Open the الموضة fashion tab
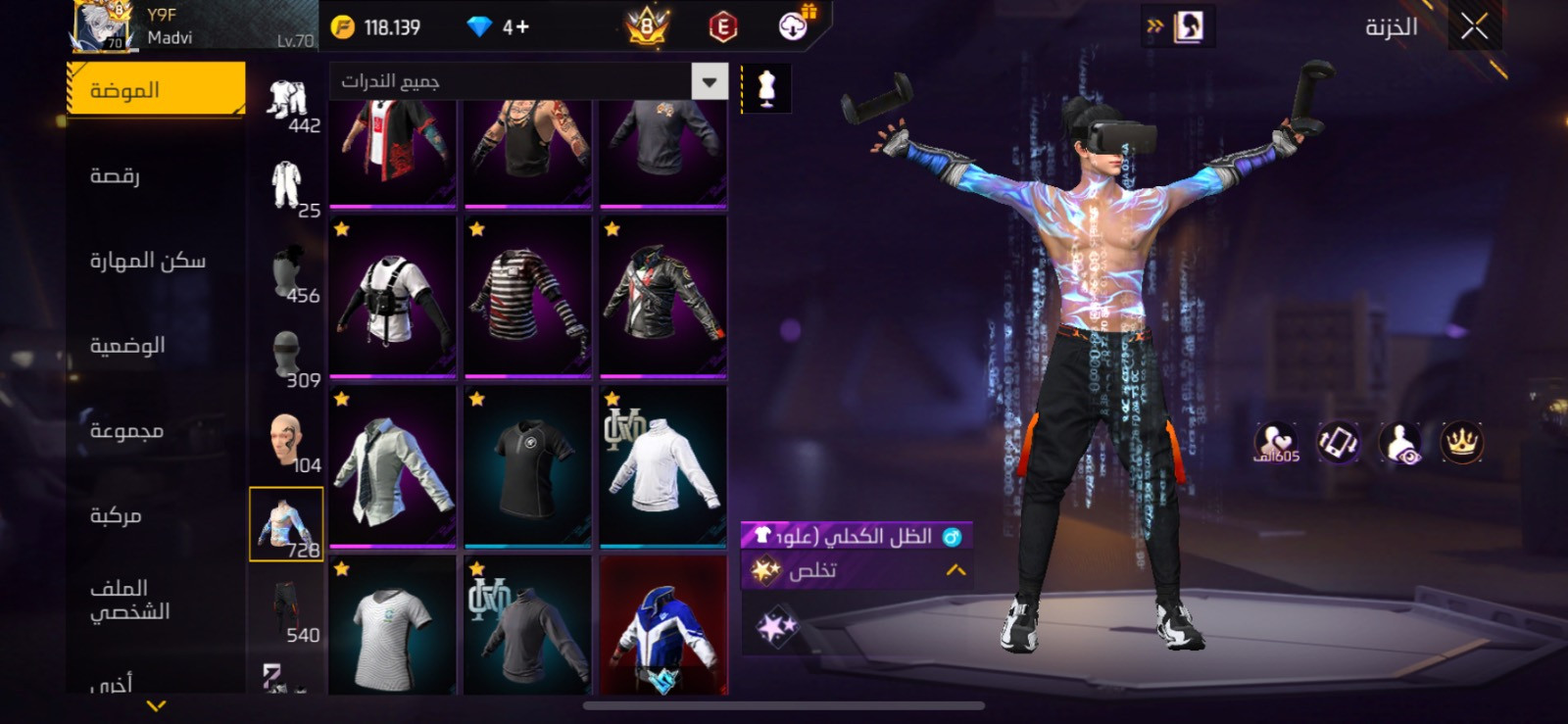This screenshot has height=724, width=1568. pyautogui.click(x=156, y=89)
